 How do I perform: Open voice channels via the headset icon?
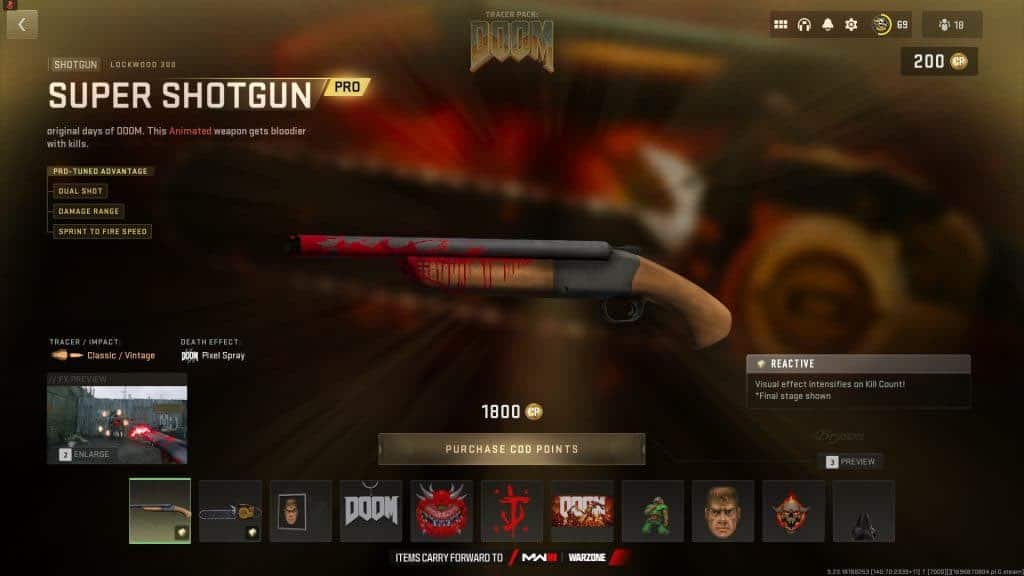(x=804, y=25)
